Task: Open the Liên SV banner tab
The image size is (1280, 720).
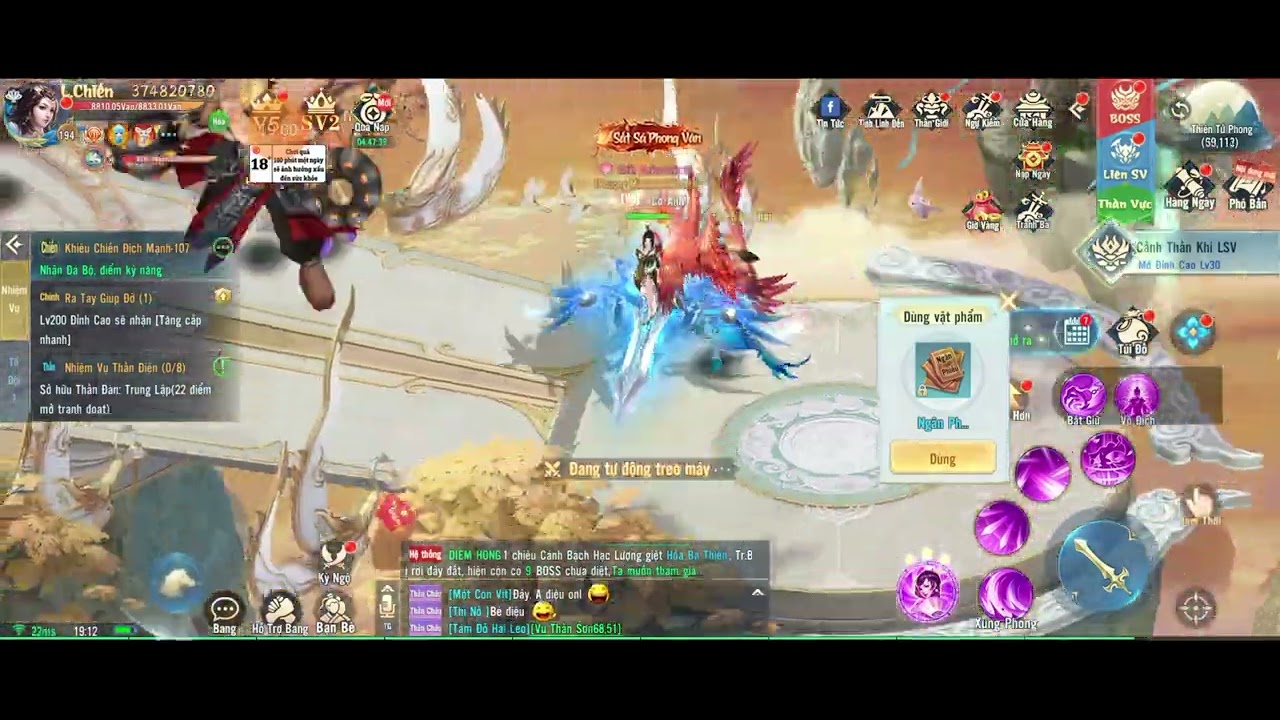Action: pyautogui.click(x=1125, y=160)
